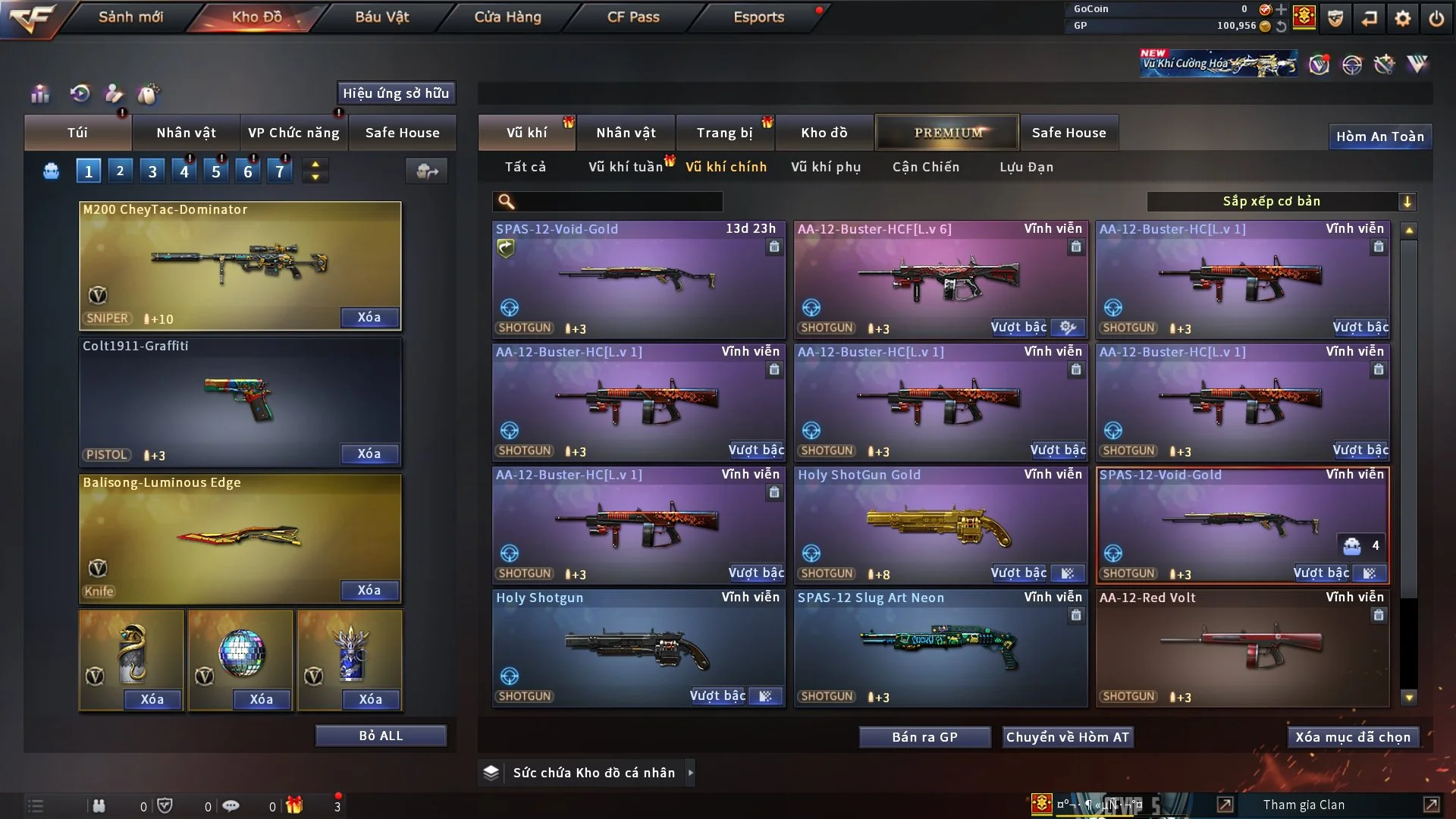This screenshot has height=819, width=1456.
Task: Click the weapon search field
Action: pos(618,202)
